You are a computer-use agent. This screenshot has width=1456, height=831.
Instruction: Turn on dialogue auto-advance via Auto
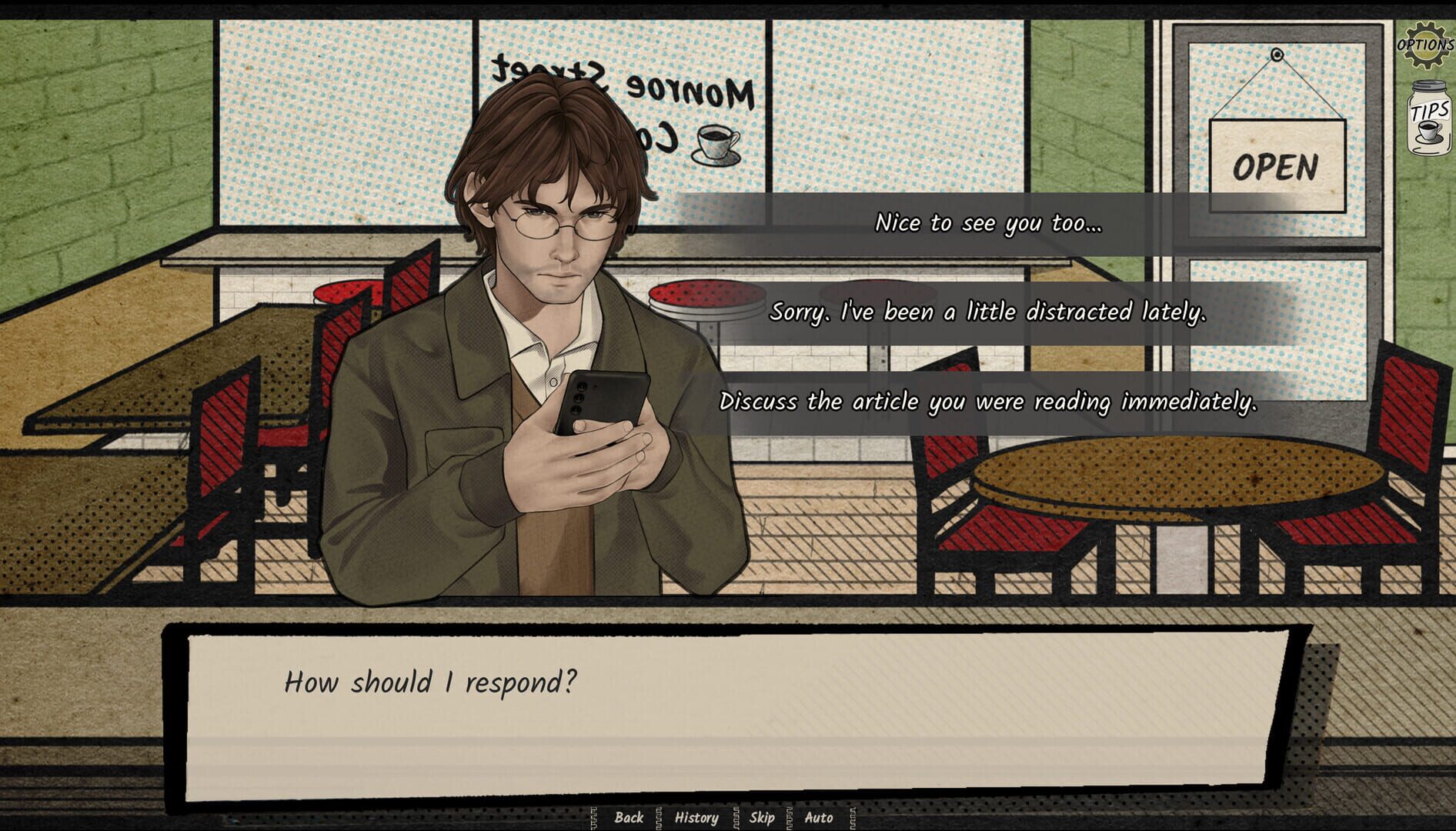[819, 818]
